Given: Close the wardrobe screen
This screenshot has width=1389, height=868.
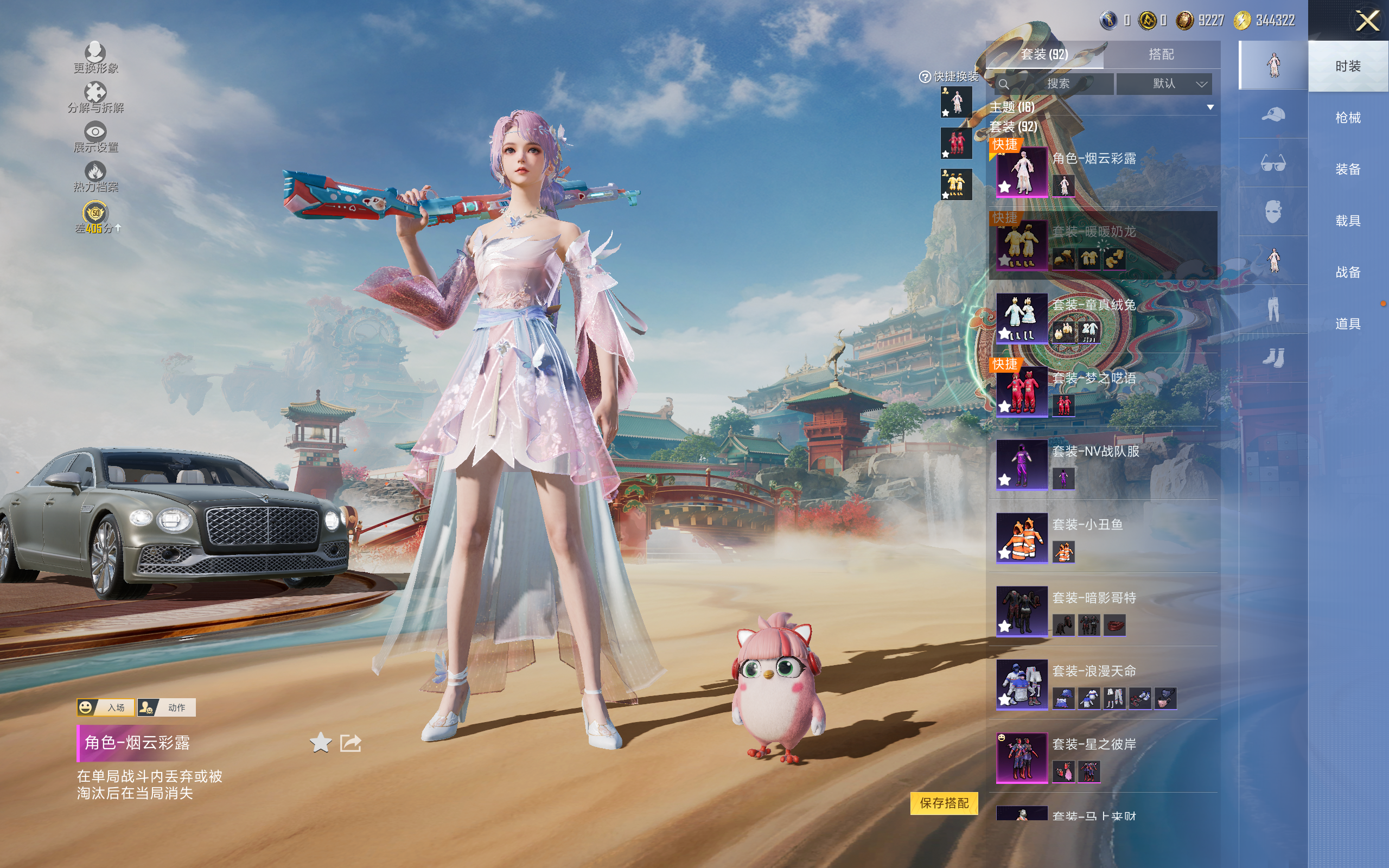Looking at the screenshot, I should [1367, 21].
